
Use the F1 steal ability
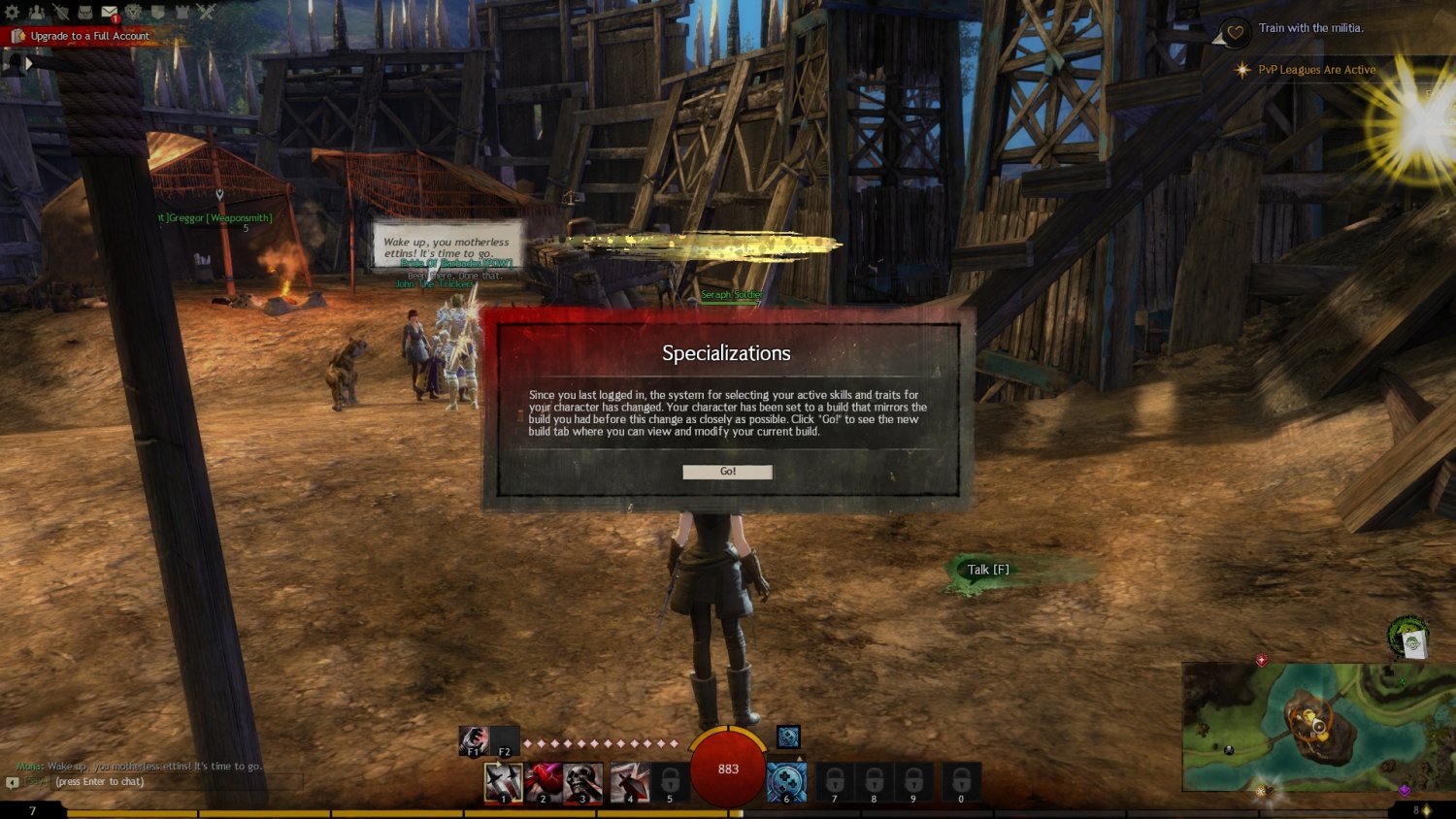point(473,740)
